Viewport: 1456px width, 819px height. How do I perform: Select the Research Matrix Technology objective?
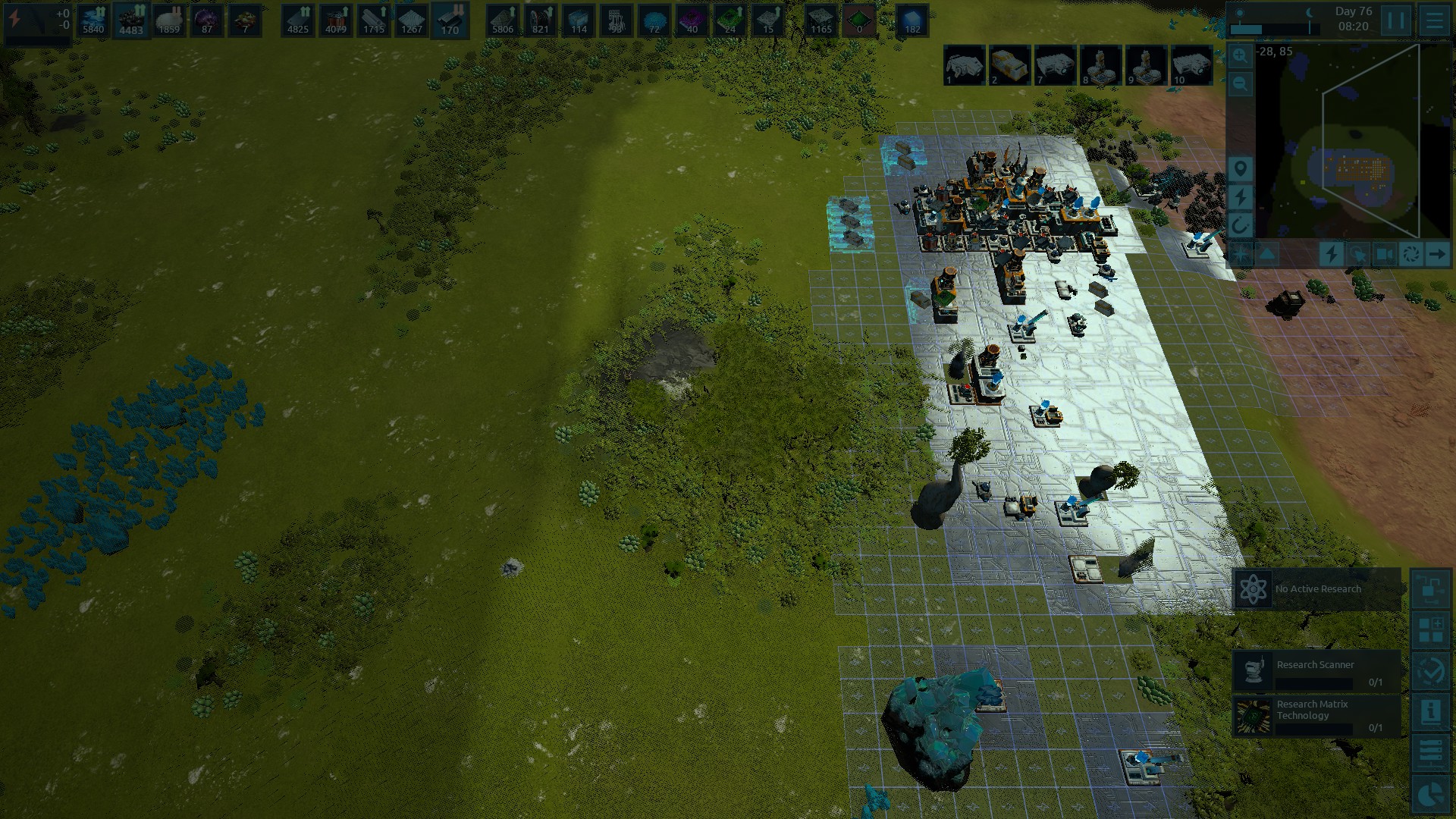[x=1317, y=715]
